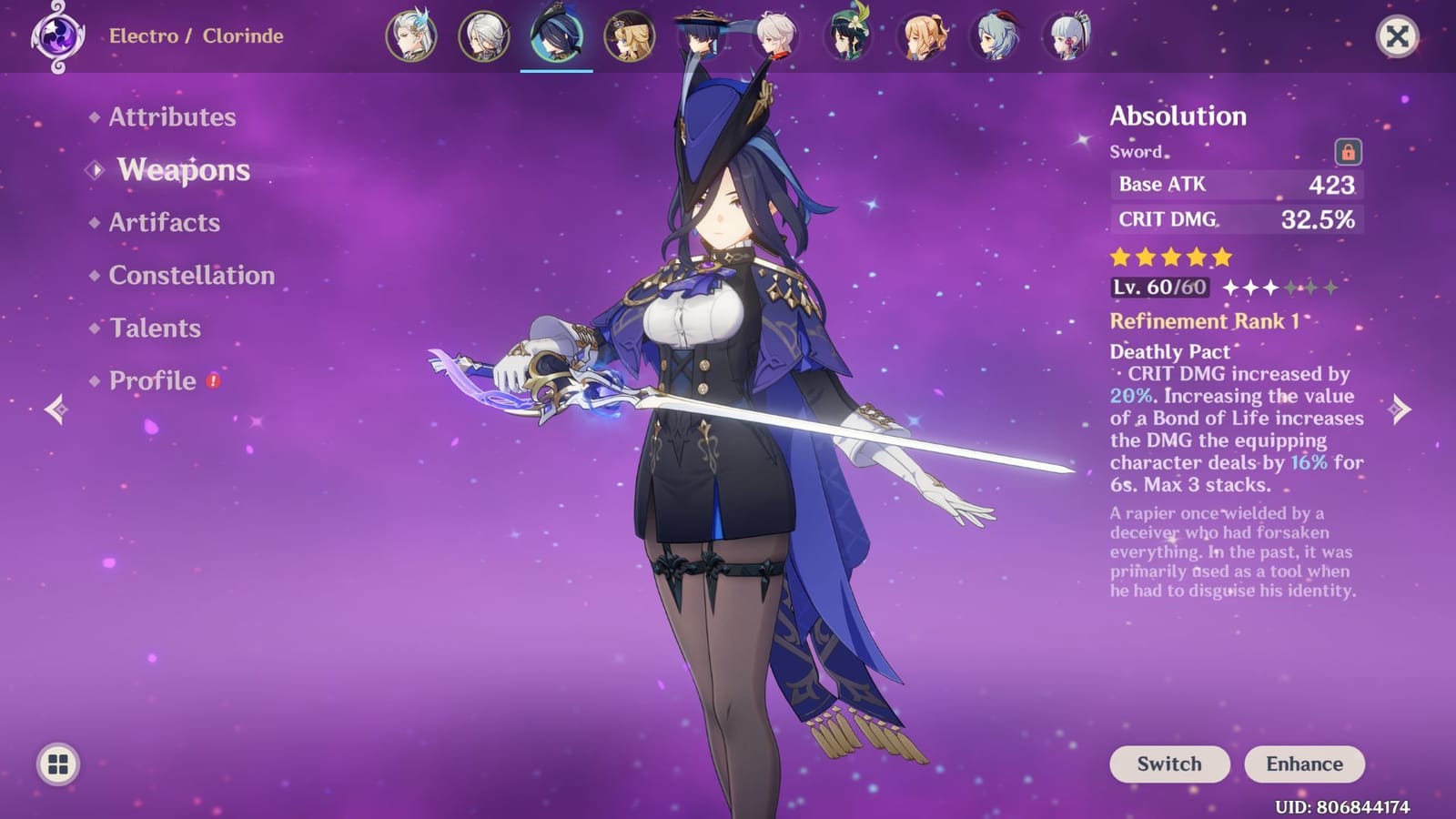This screenshot has width=1456, height=819.
Task: Click Clorinde's highlighted active portrait
Action: 555,35
